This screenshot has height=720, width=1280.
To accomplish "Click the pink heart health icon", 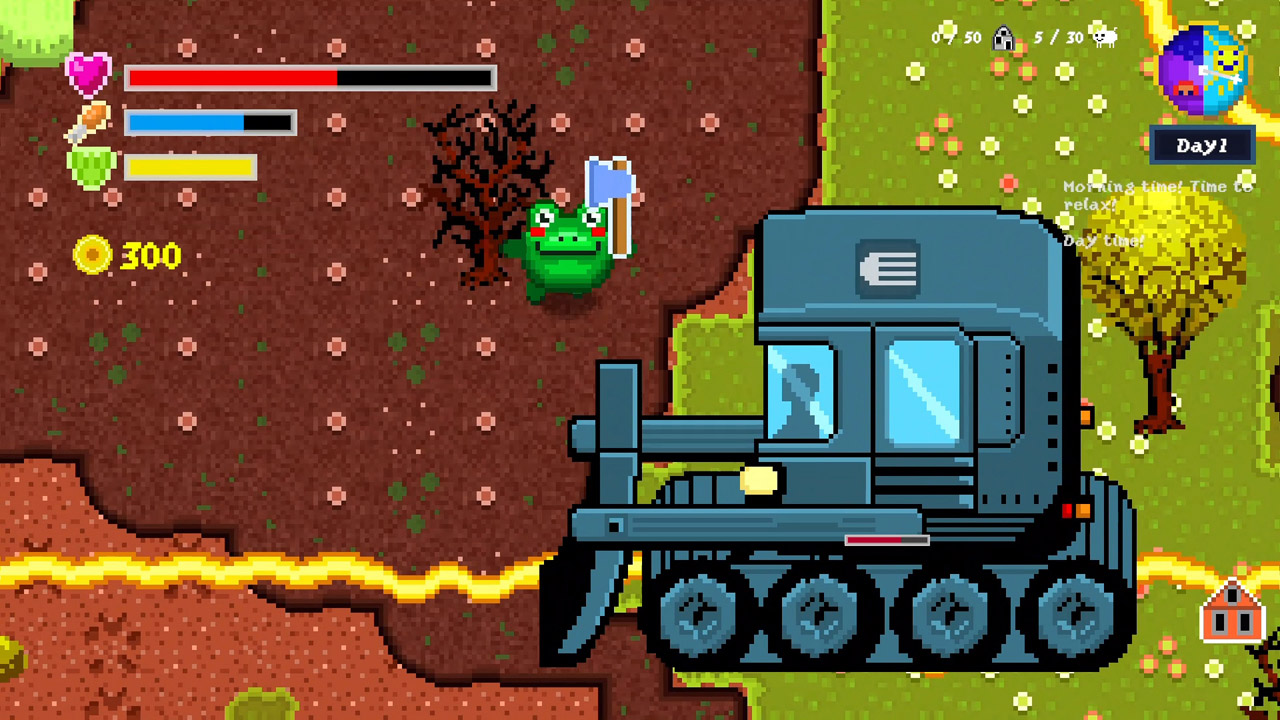I will click(x=90, y=72).
